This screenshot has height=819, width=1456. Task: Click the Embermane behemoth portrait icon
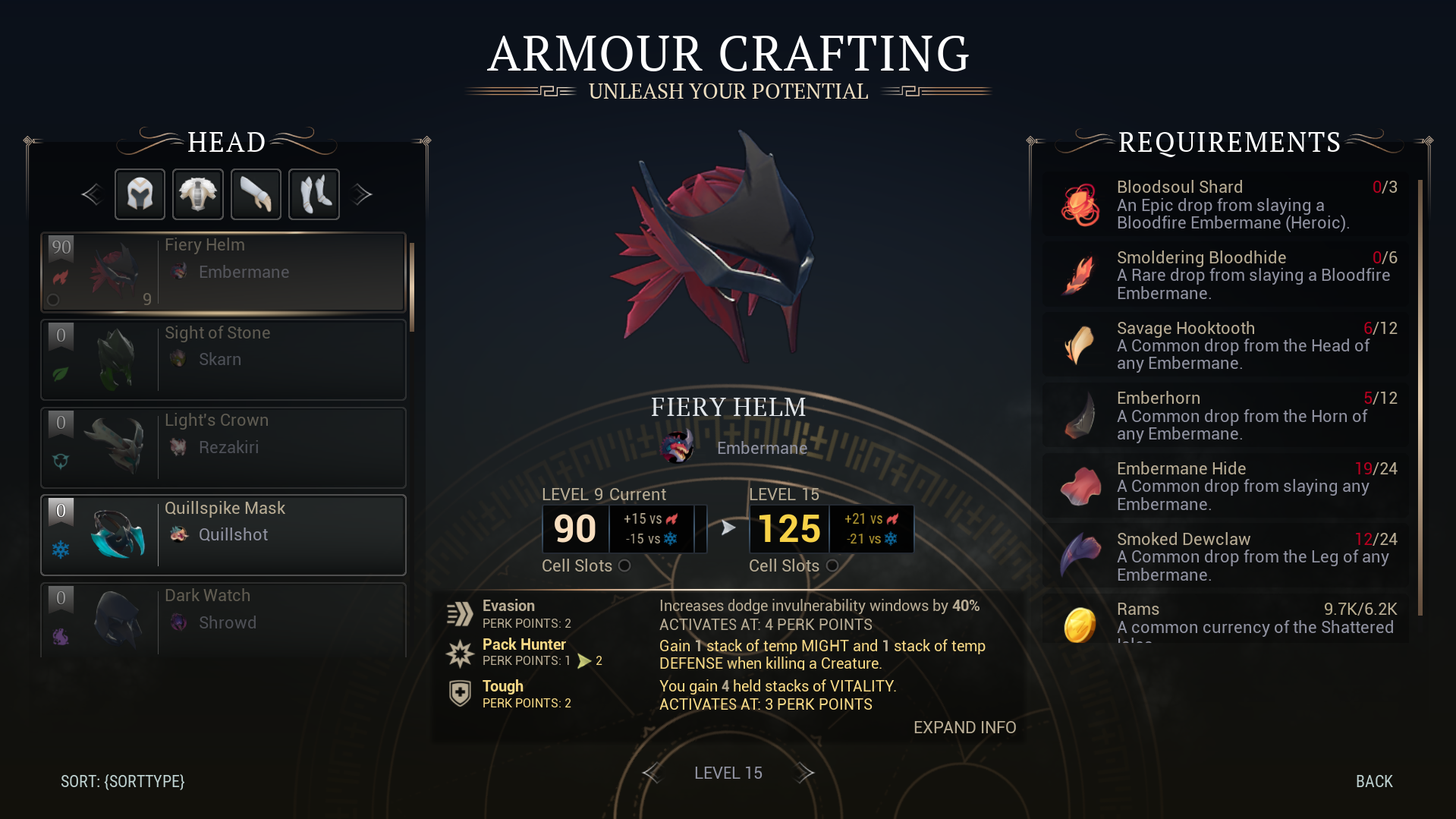click(x=679, y=447)
